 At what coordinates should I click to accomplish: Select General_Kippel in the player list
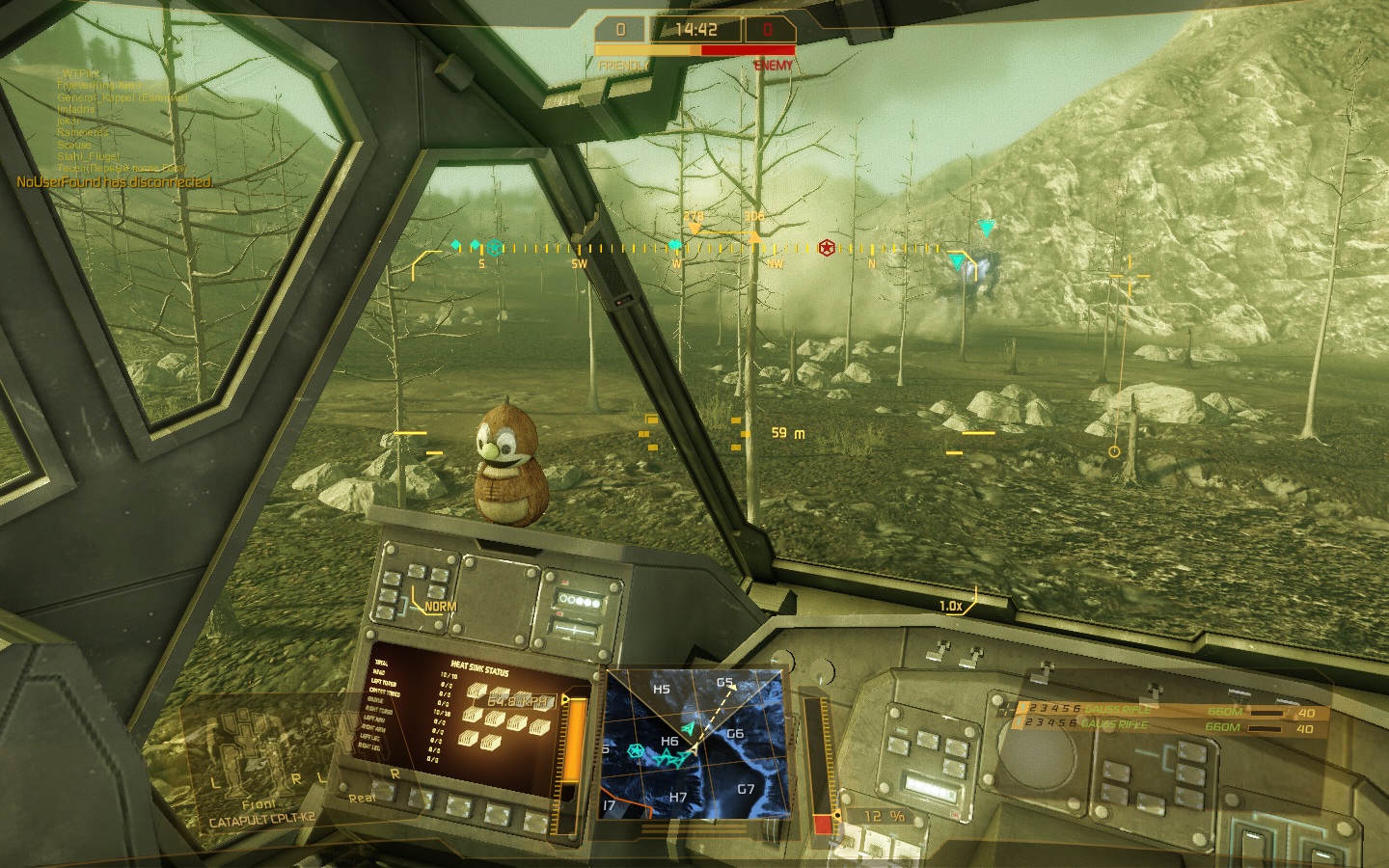(121, 97)
